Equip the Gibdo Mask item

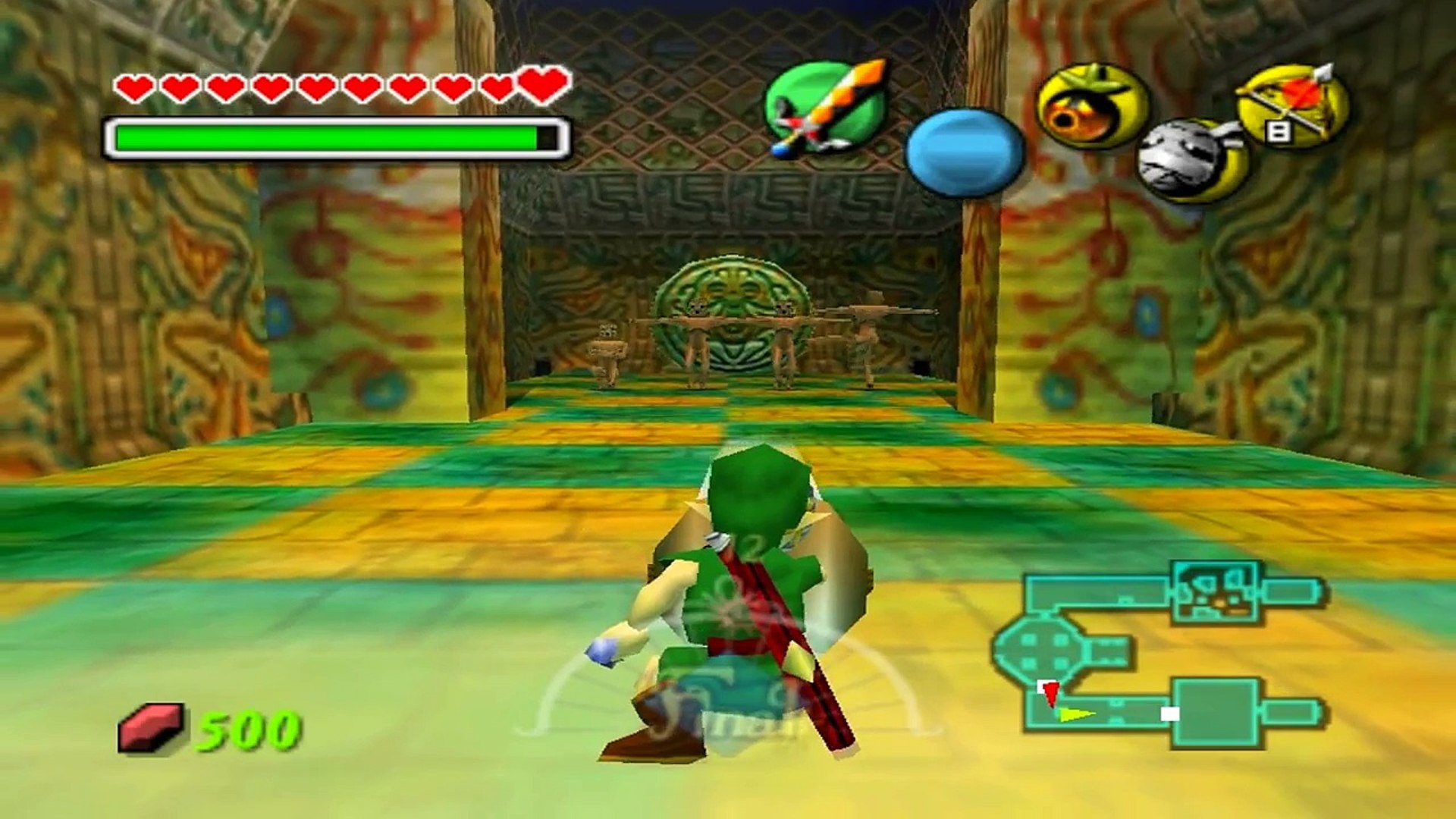click(x=1191, y=161)
